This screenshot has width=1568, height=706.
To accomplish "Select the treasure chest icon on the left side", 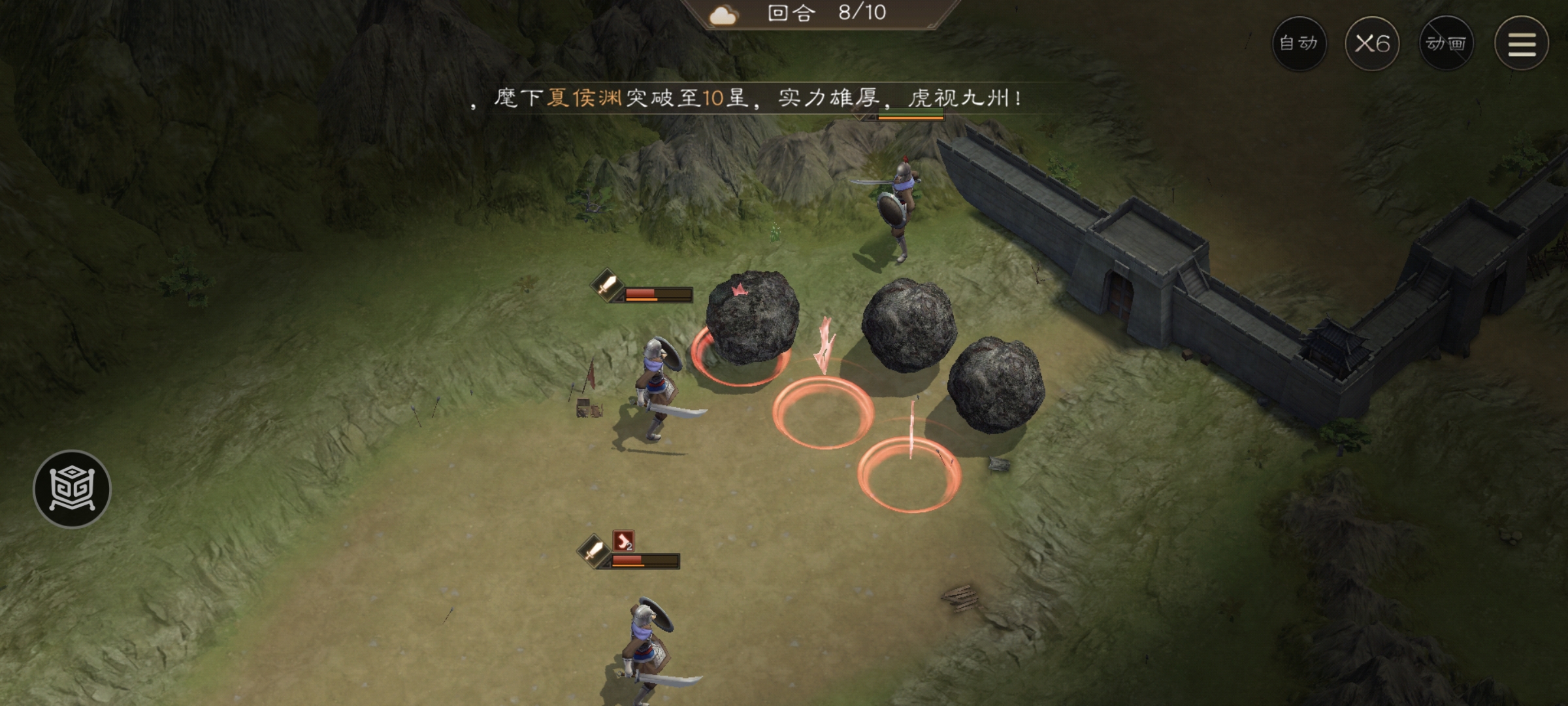I will click(72, 487).
